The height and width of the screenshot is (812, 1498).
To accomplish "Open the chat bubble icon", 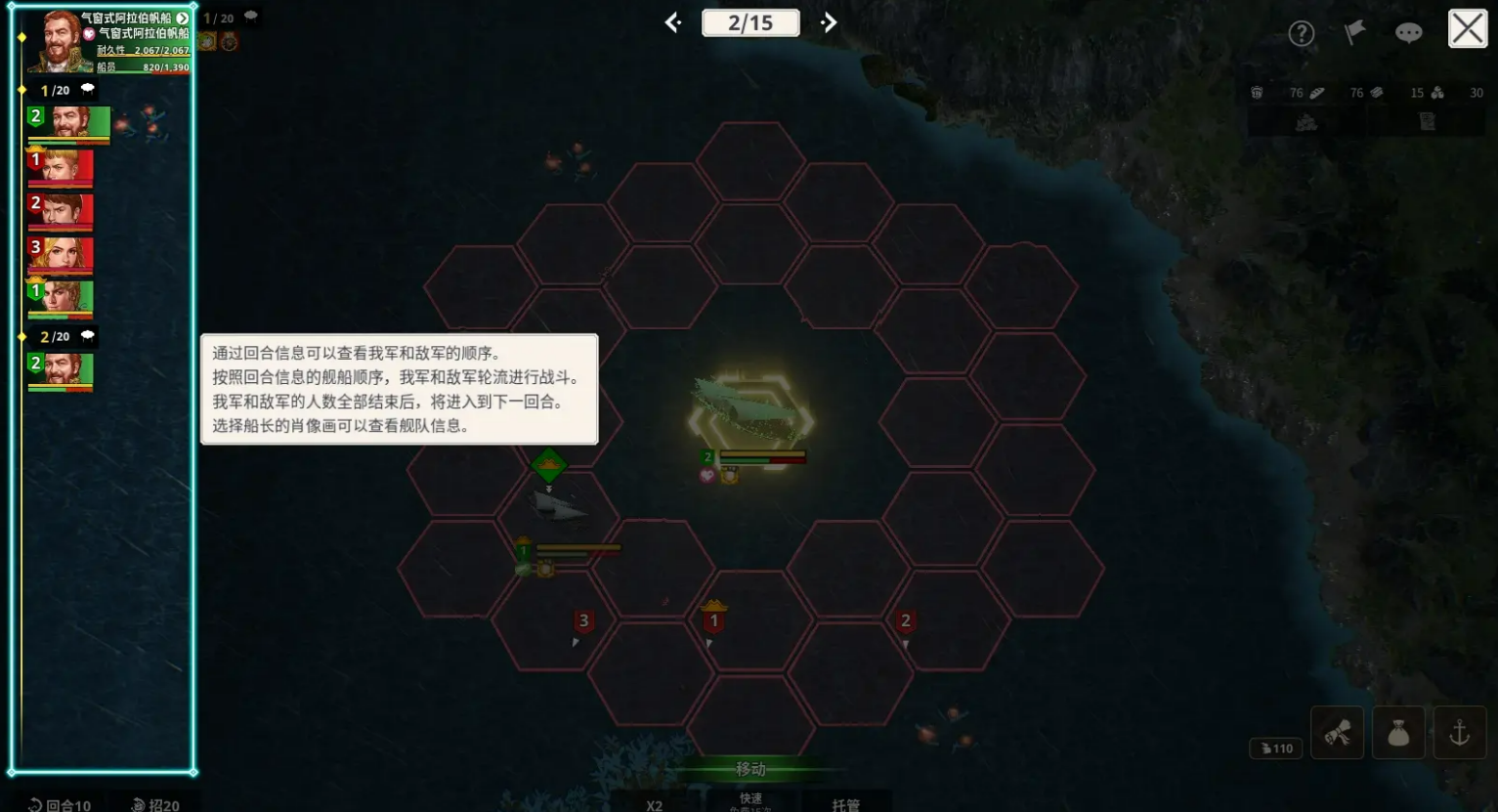I will [1408, 32].
